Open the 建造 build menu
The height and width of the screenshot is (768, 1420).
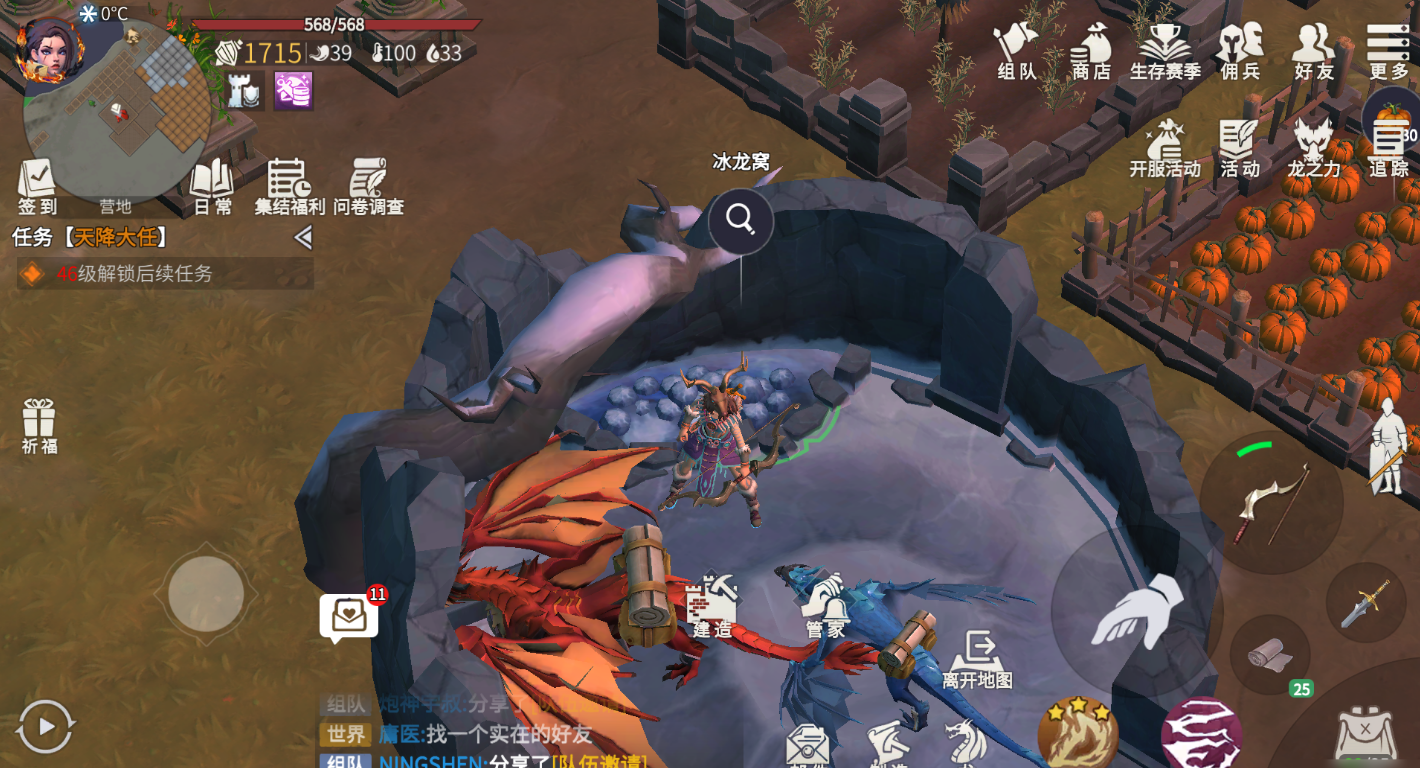click(x=712, y=606)
